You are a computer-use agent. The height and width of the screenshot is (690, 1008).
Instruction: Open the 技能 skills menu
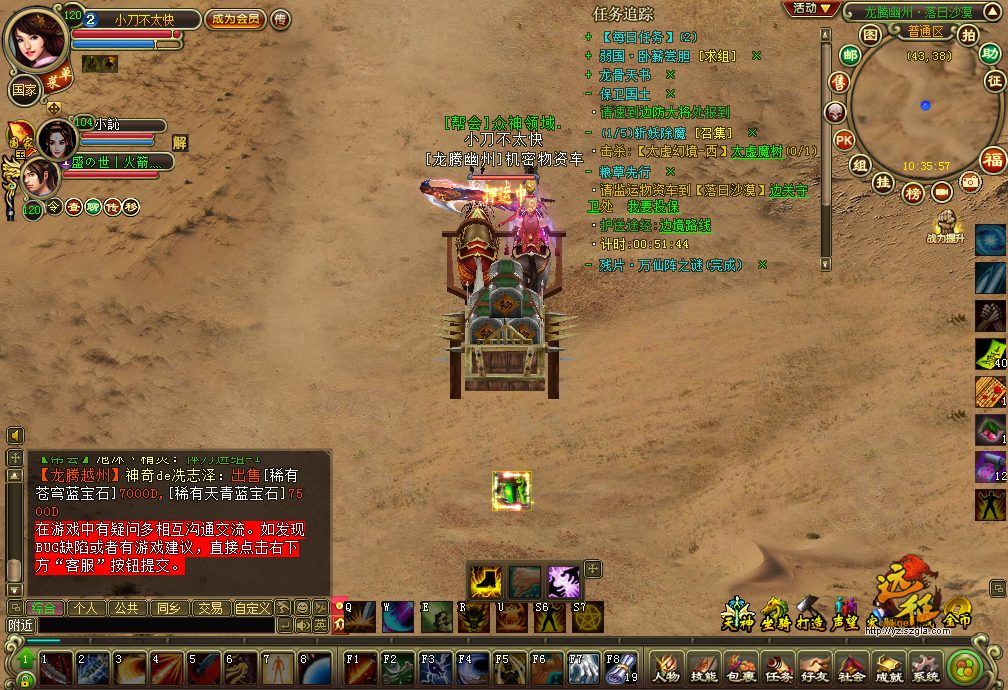(704, 666)
